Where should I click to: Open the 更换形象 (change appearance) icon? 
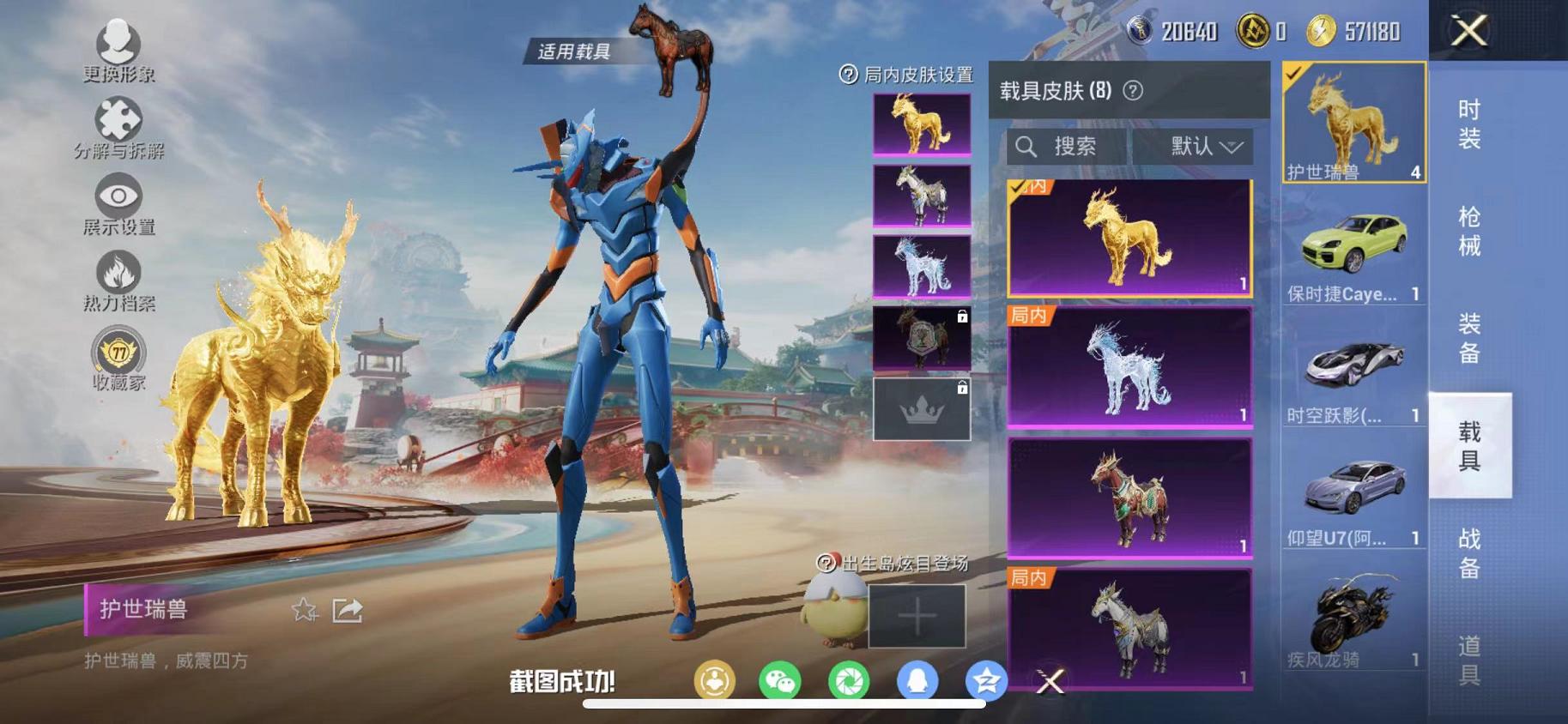coord(120,40)
